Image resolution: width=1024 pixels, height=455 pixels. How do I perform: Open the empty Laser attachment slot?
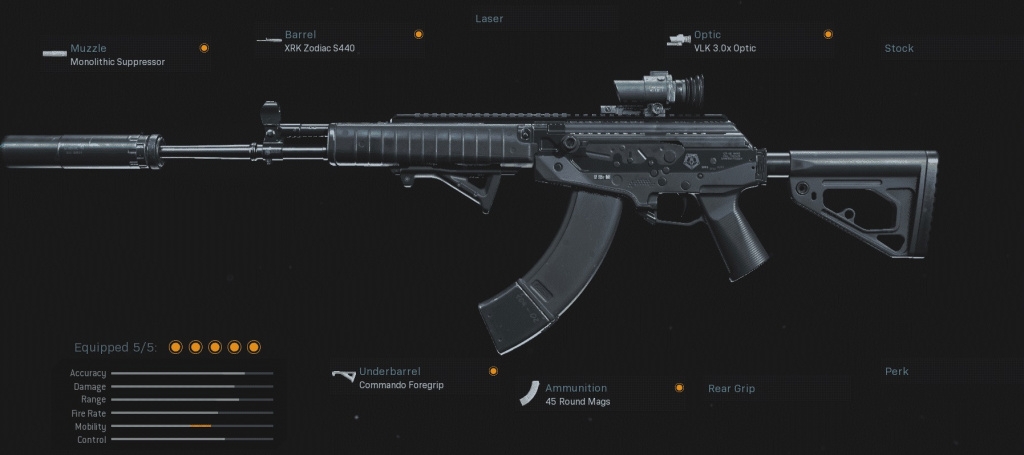[489, 18]
